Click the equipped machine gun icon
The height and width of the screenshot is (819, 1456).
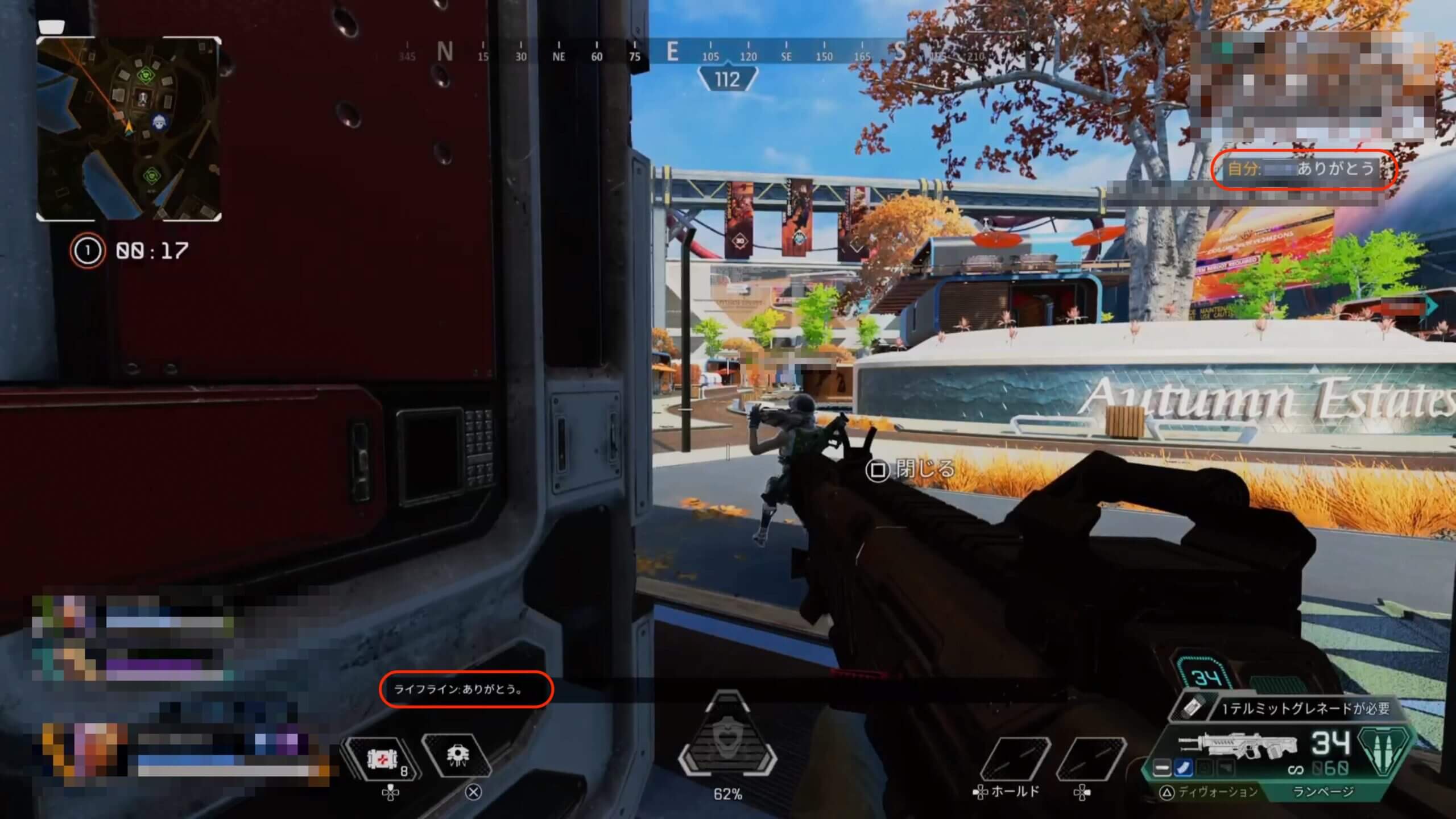click(1237, 746)
